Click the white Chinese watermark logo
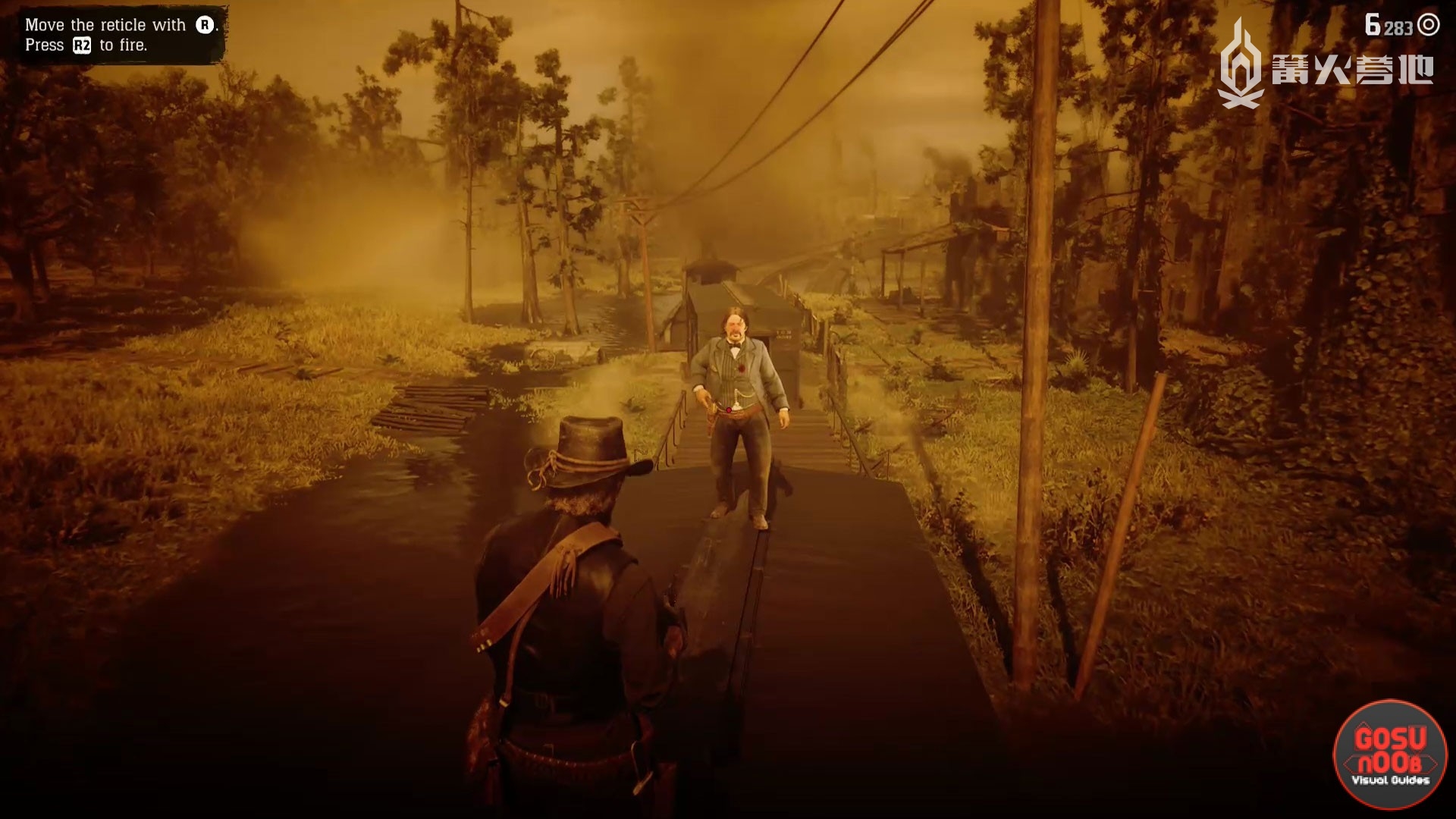The width and height of the screenshot is (1456, 819). 1325,67
